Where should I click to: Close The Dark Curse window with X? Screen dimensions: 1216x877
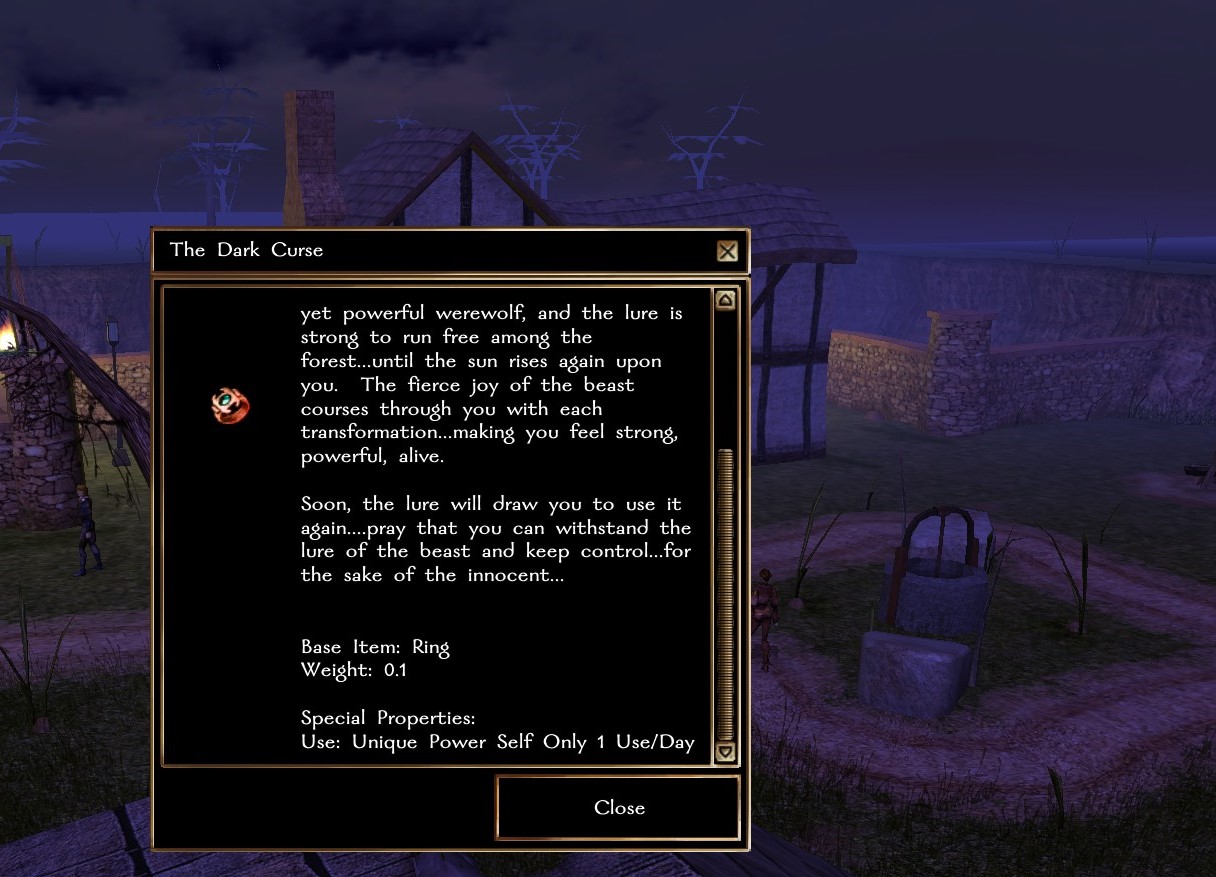(727, 251)
